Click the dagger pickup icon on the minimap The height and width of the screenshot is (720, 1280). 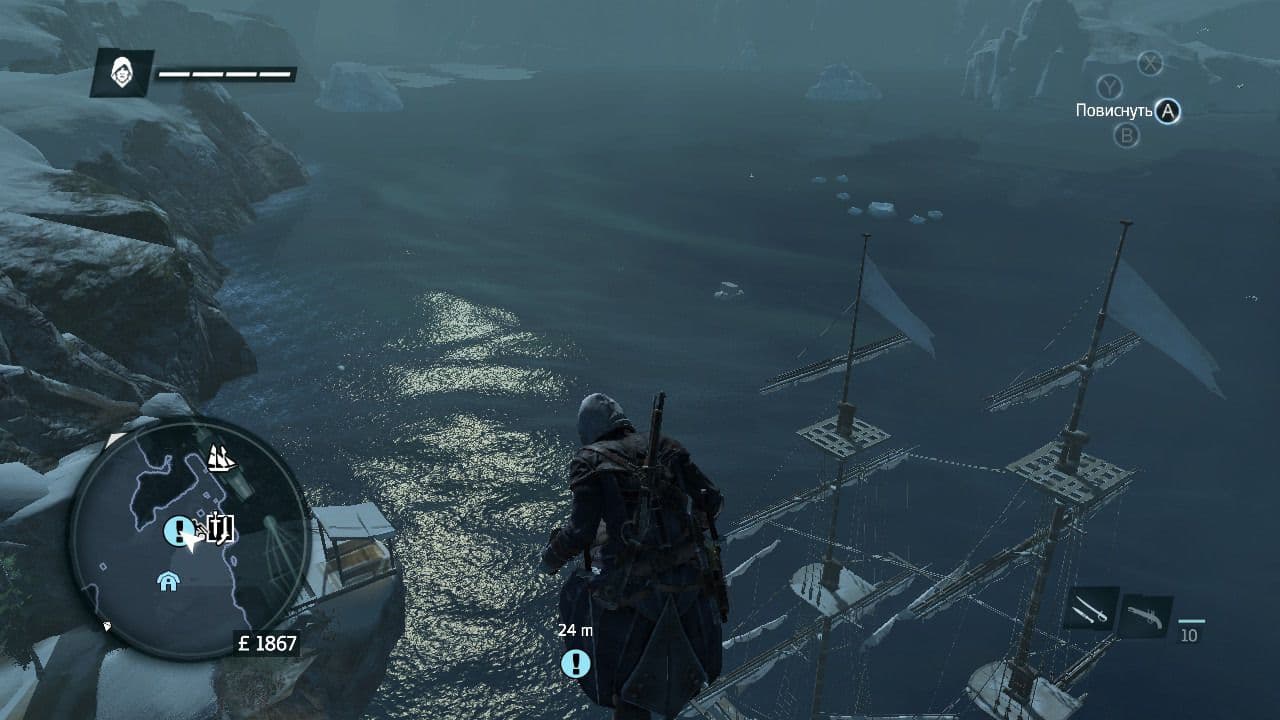[220, 529]
